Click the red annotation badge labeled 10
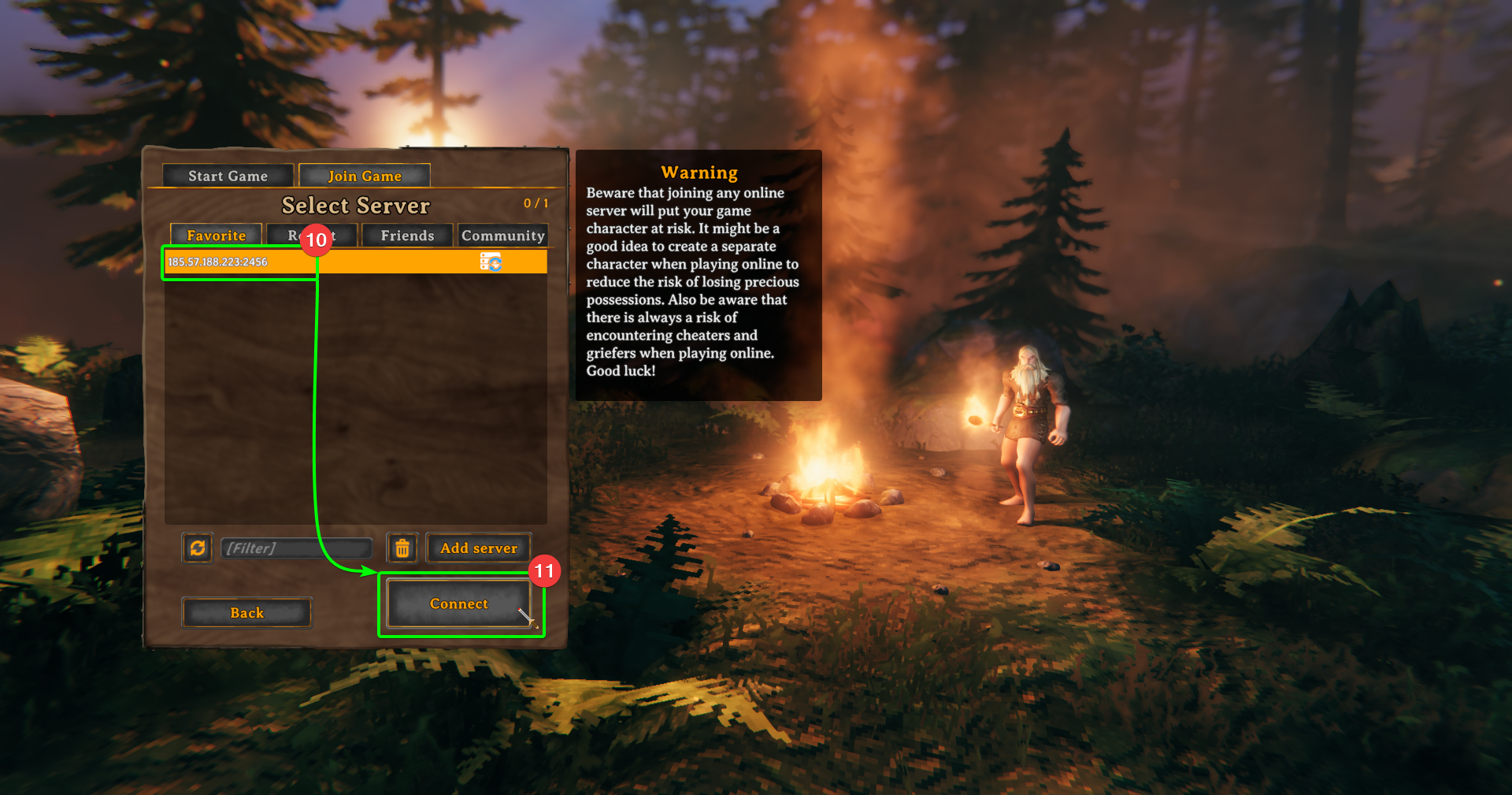 click(317, 241)
